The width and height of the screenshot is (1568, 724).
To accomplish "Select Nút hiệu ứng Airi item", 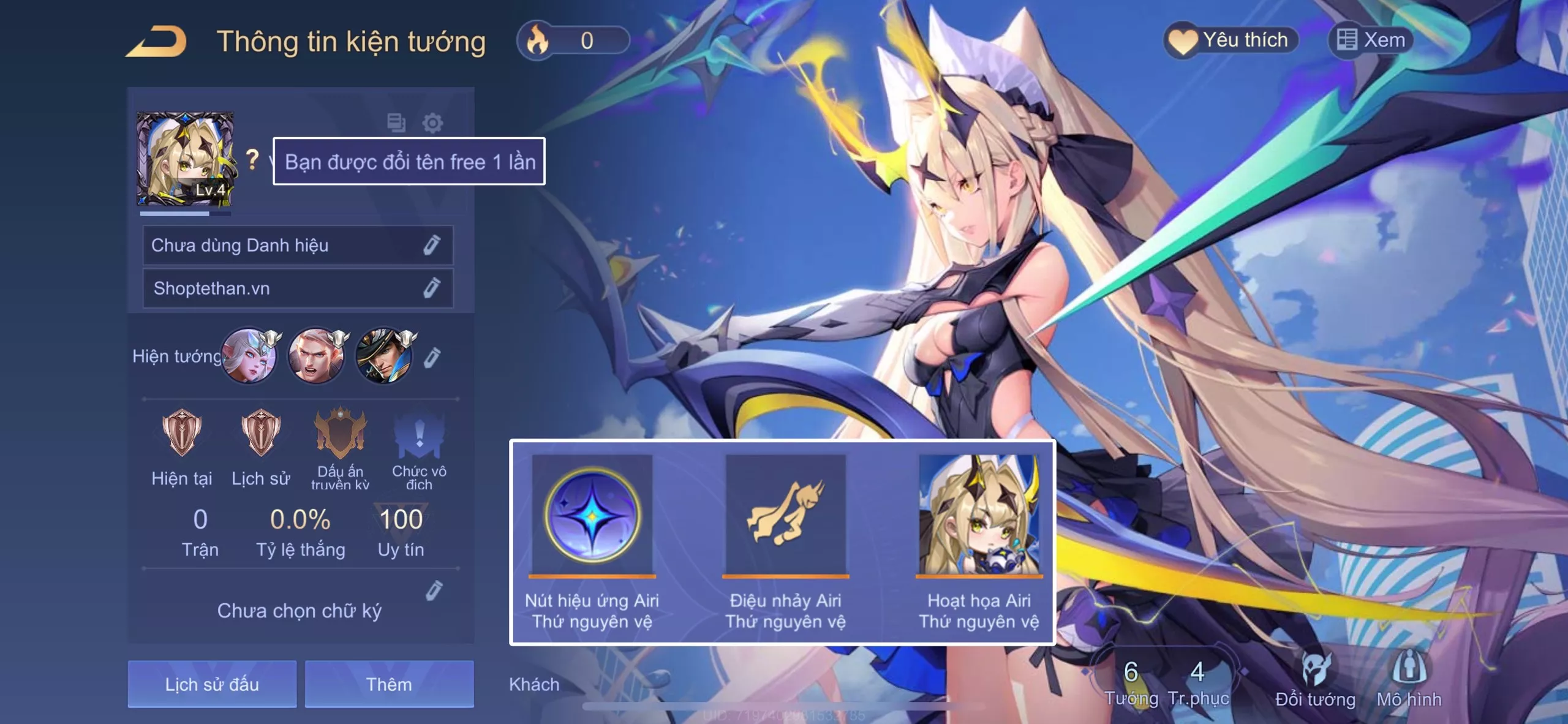I will (x=592, y=516).
